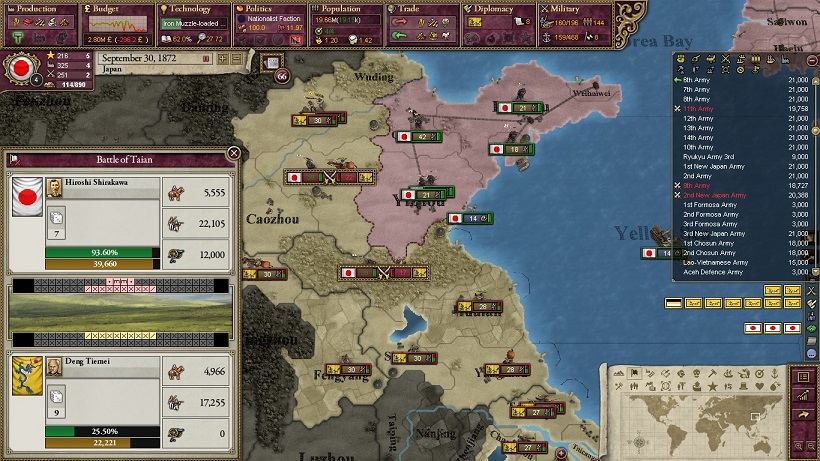Open the Technology tab
Image resolution: width=820 pixels, height=461 pixels.
click(x=193, y=9)
